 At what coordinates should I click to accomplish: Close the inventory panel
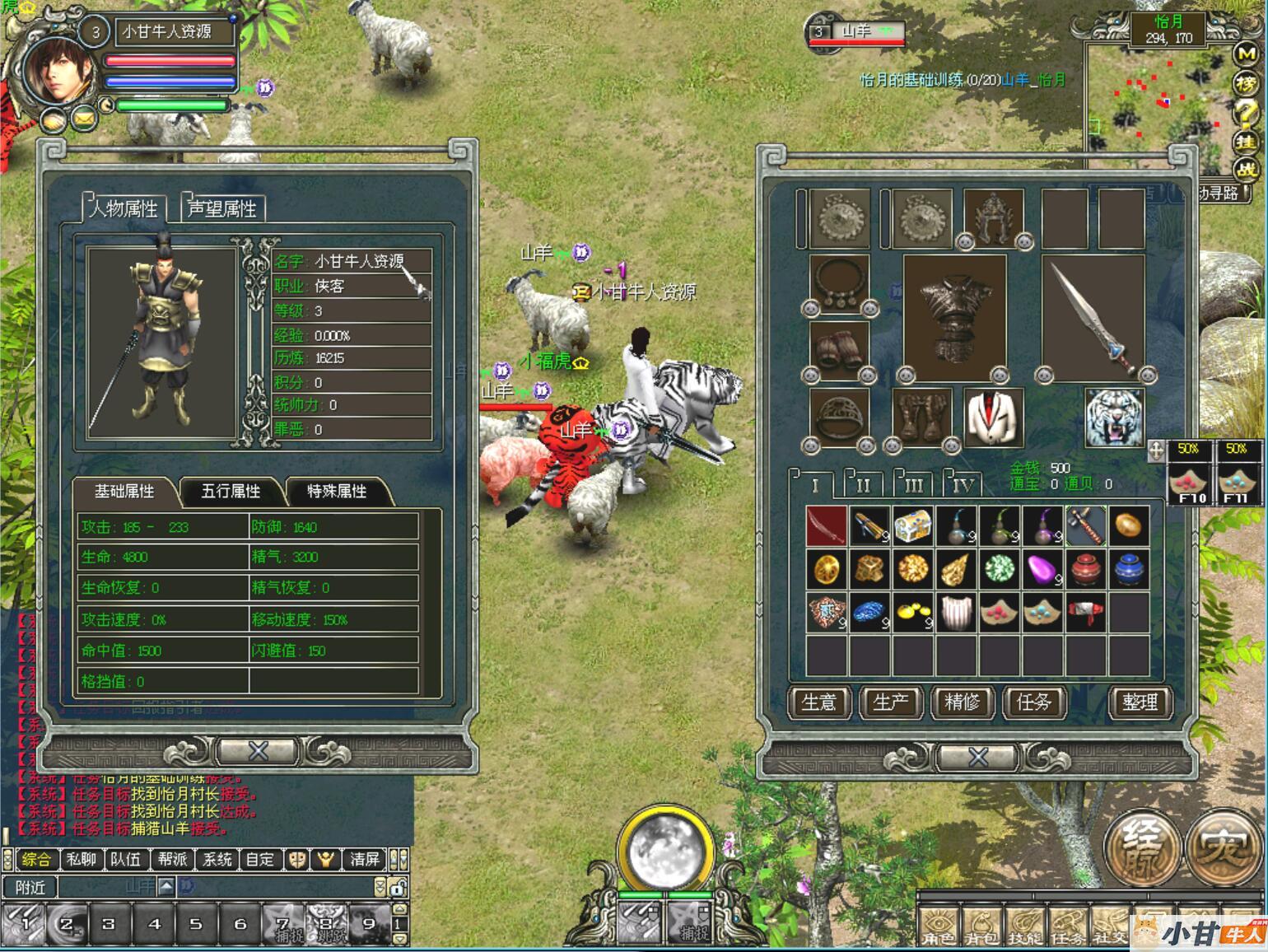click(977, 756)
